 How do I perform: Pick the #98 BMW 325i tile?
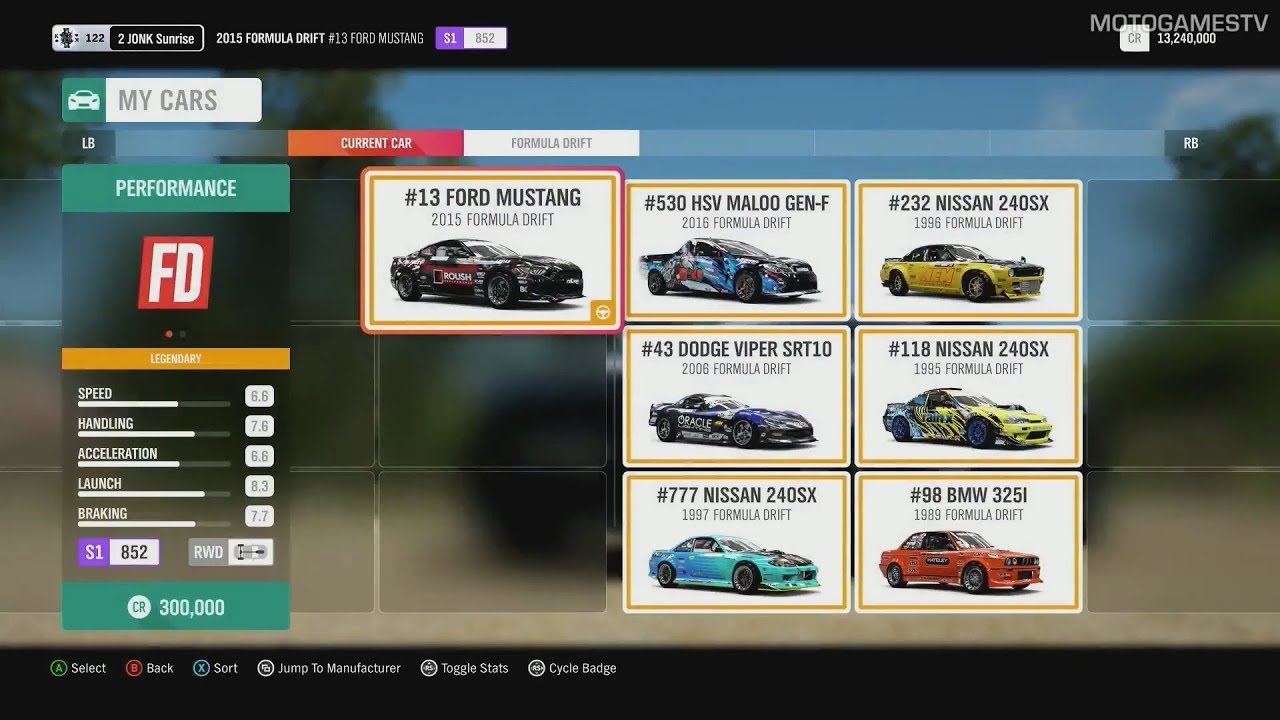[x=968, y=541]
